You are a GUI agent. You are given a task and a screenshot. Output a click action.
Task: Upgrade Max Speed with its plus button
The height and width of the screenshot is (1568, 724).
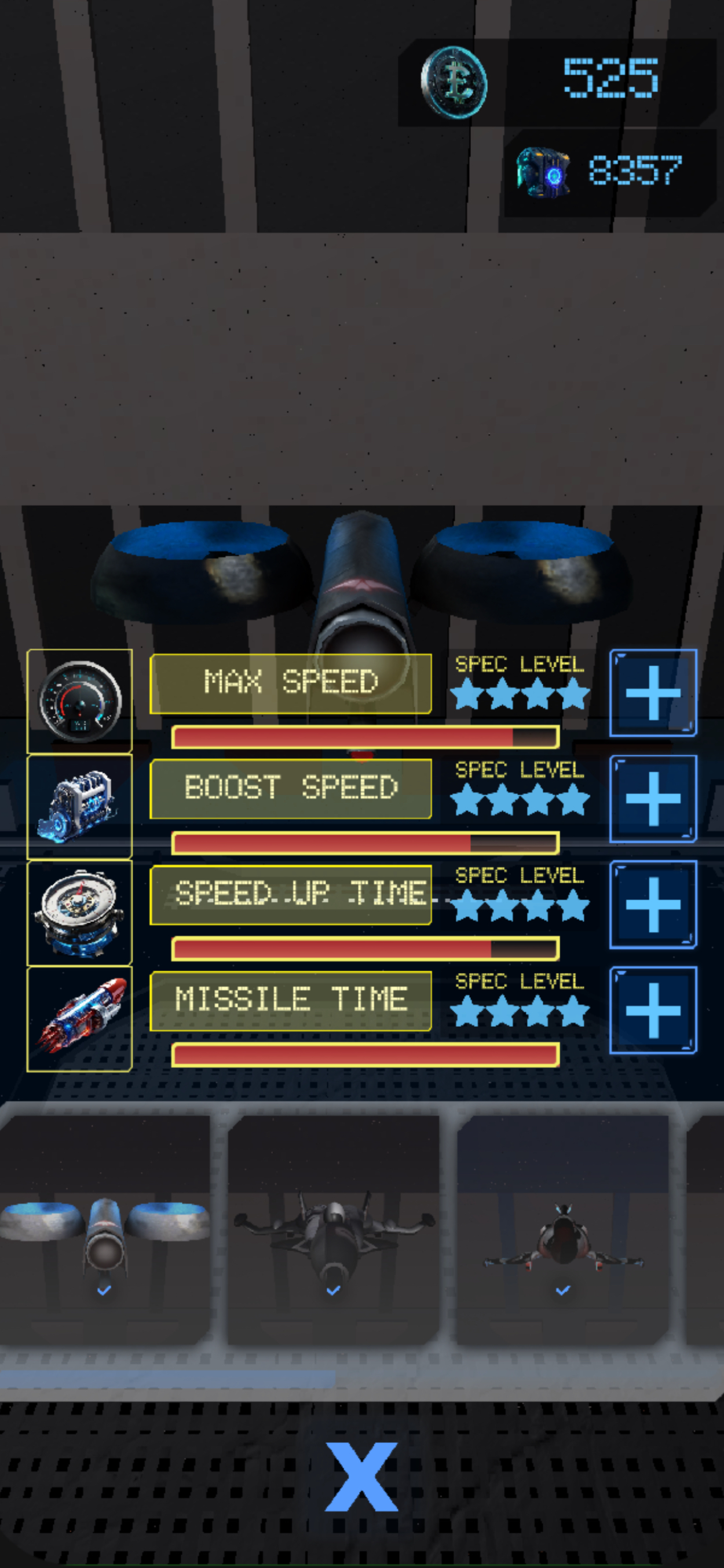click(653, 693)
